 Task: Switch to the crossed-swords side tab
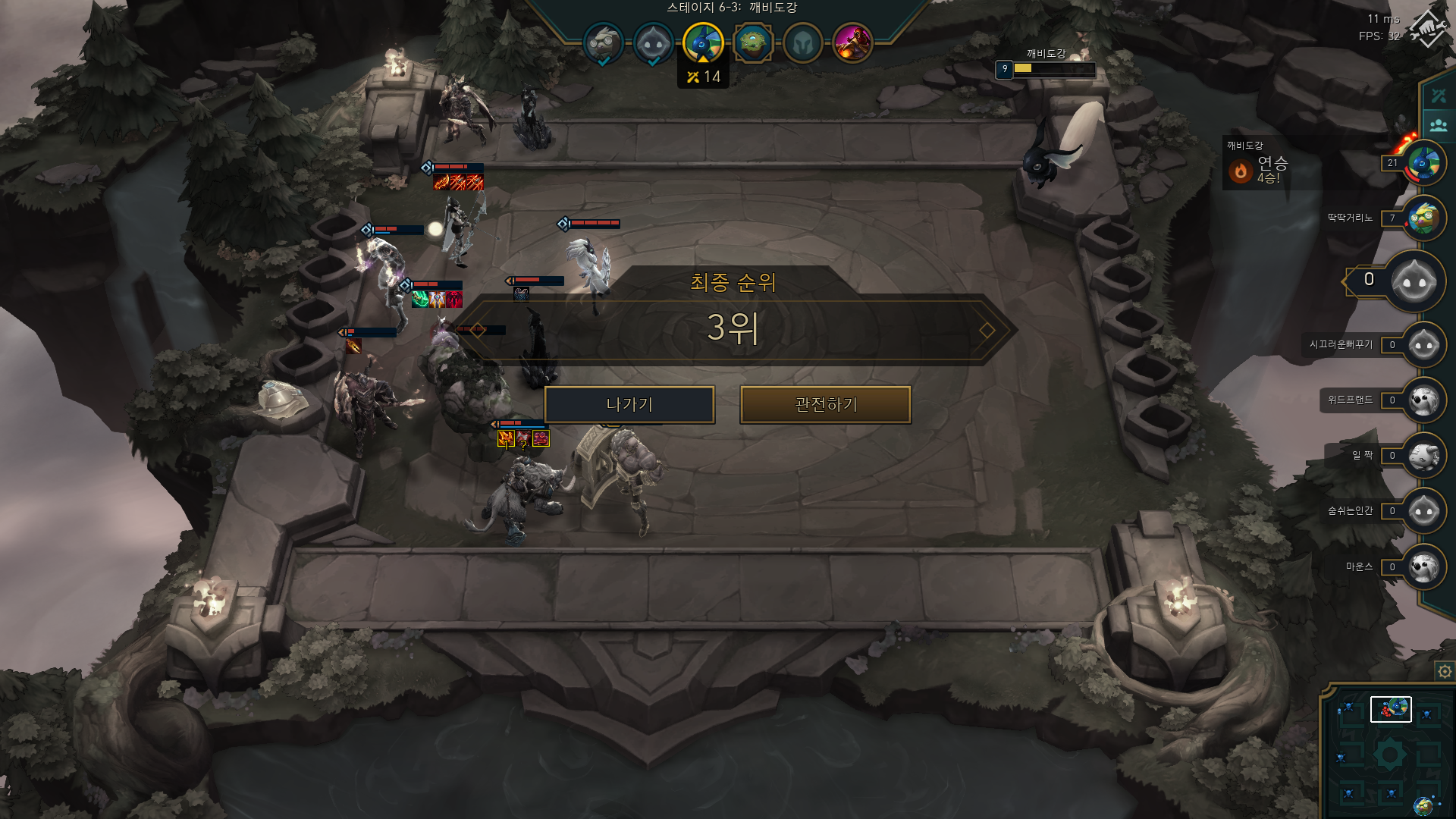(1439, 96)
